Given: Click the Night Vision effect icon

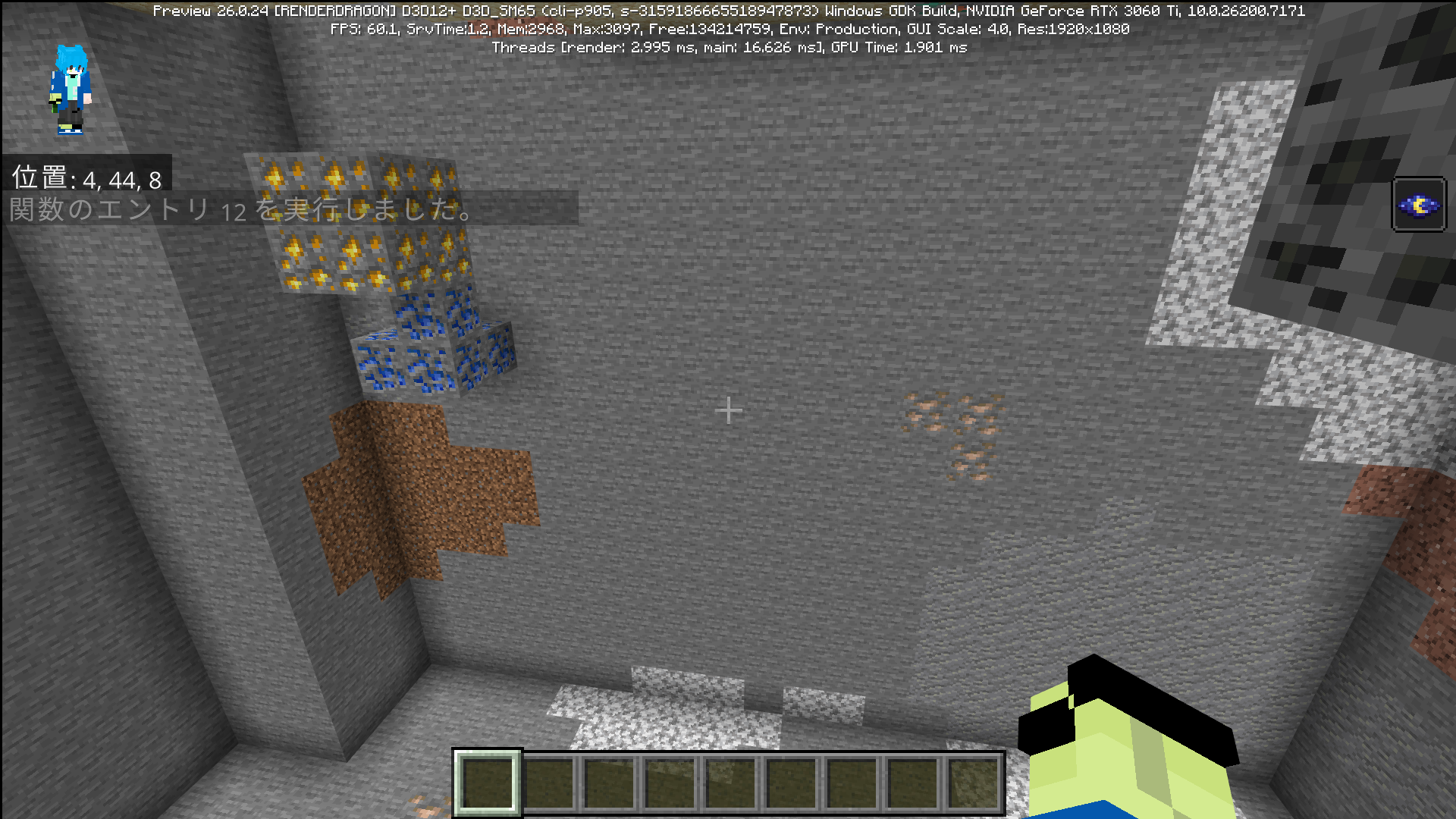Looking at the screenshot, I should click(1420, 203).
